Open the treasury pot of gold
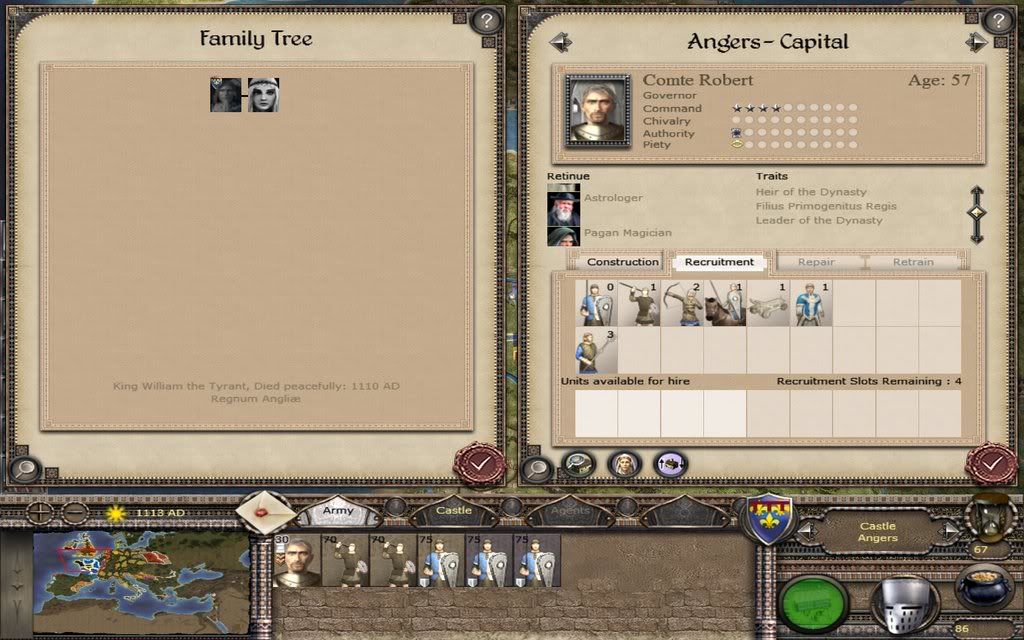The image size is (1024, 640). tap(984, 586)
